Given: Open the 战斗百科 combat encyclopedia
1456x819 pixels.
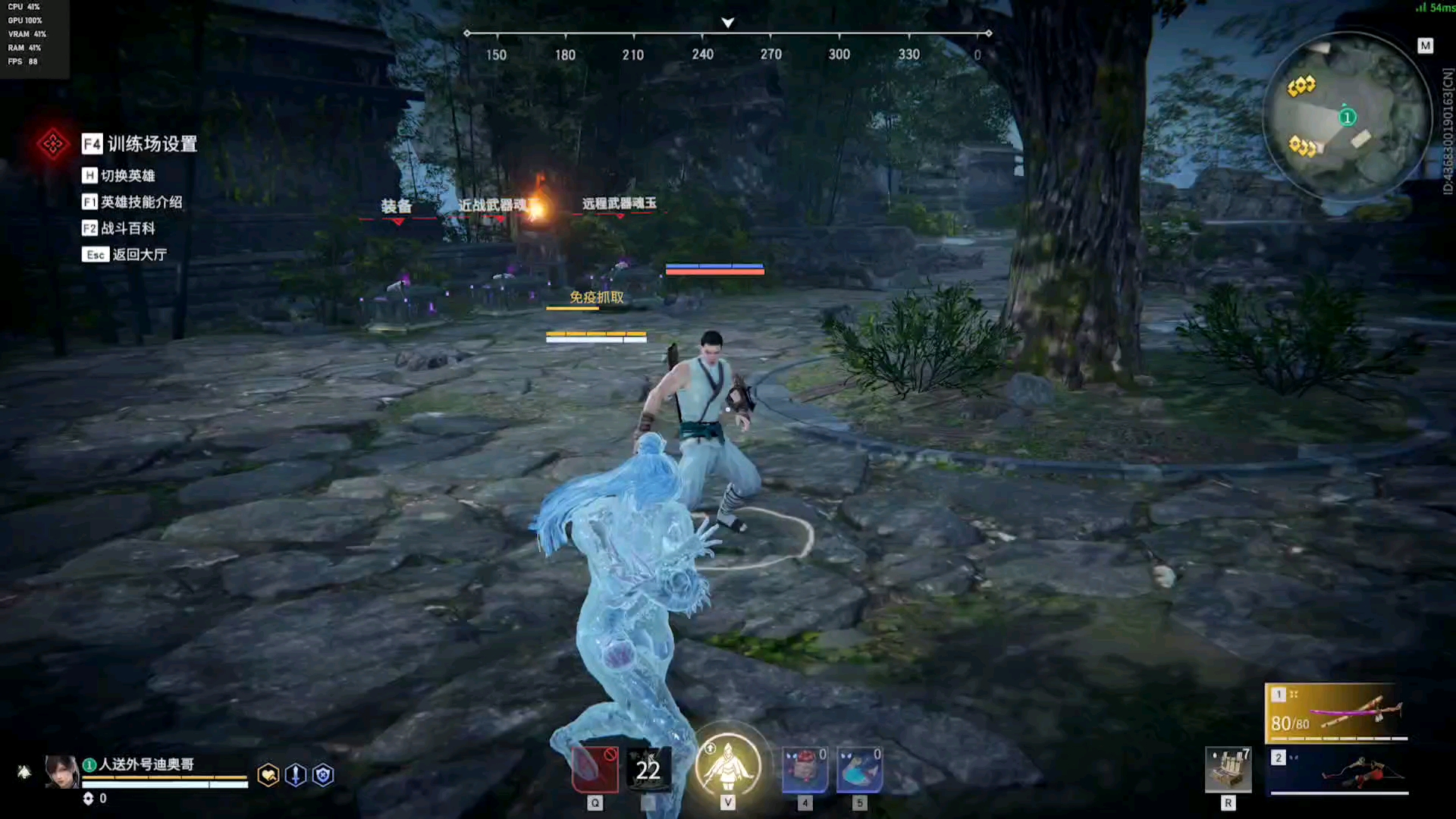Looking at the screenshot, I should point(119,228).
